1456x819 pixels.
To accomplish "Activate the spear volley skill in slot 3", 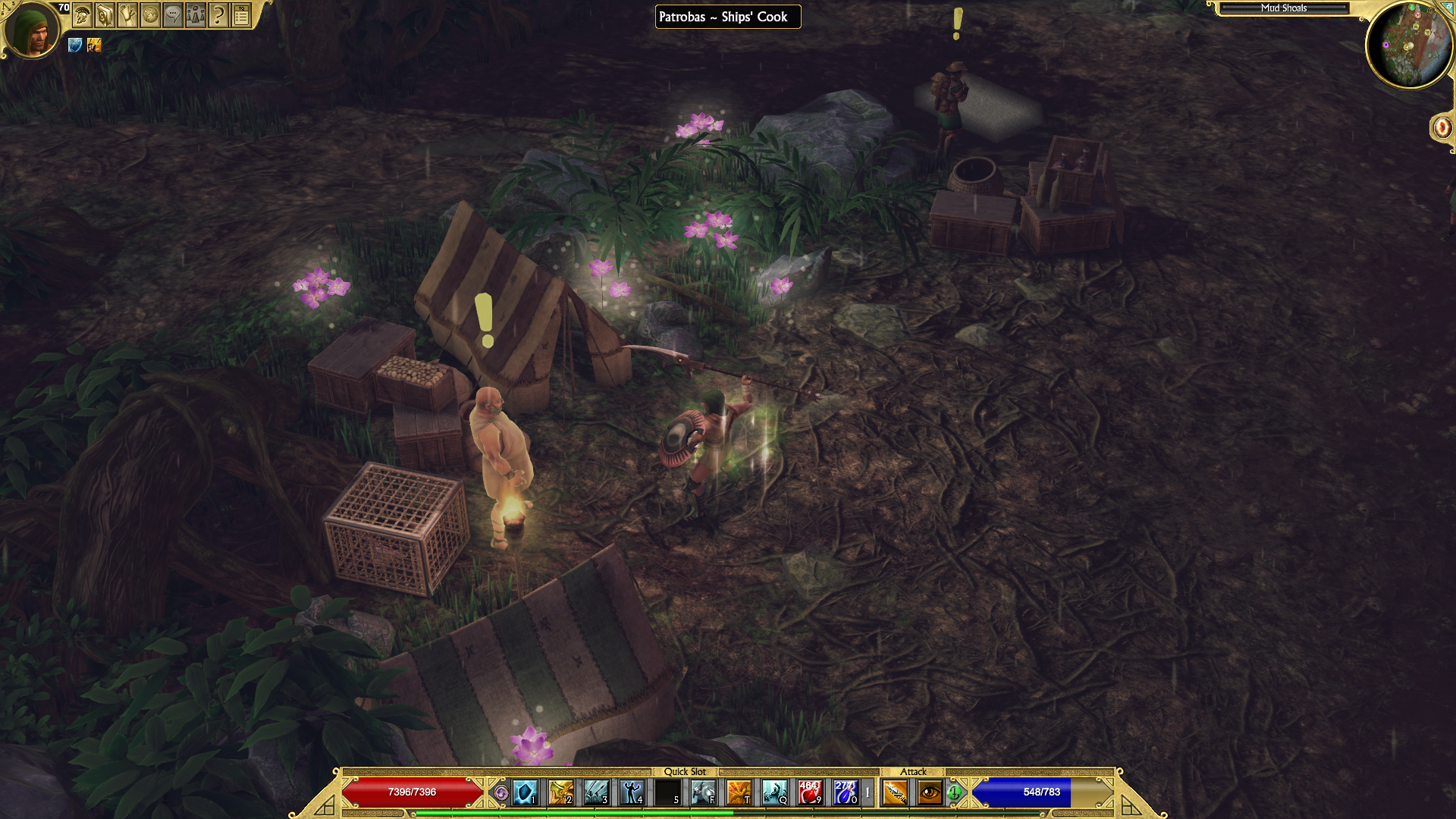I will [596, 792].
